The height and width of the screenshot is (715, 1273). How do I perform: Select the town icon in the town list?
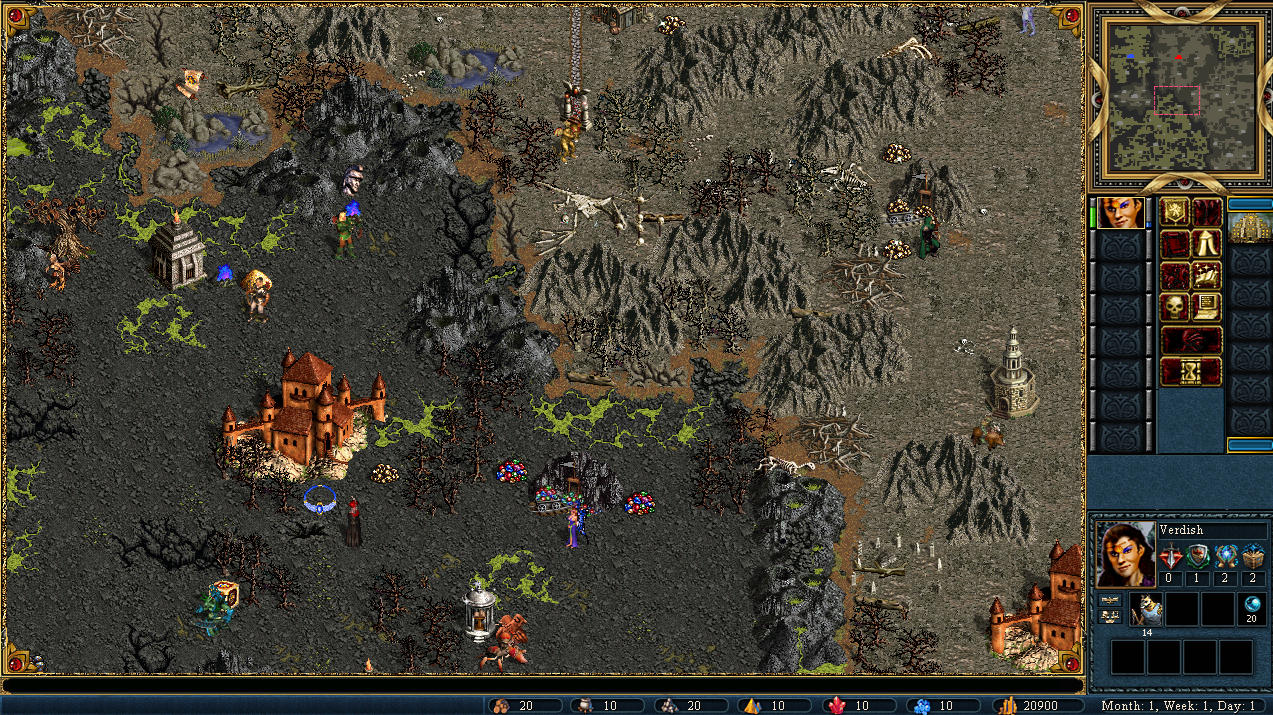[1248, 227]
